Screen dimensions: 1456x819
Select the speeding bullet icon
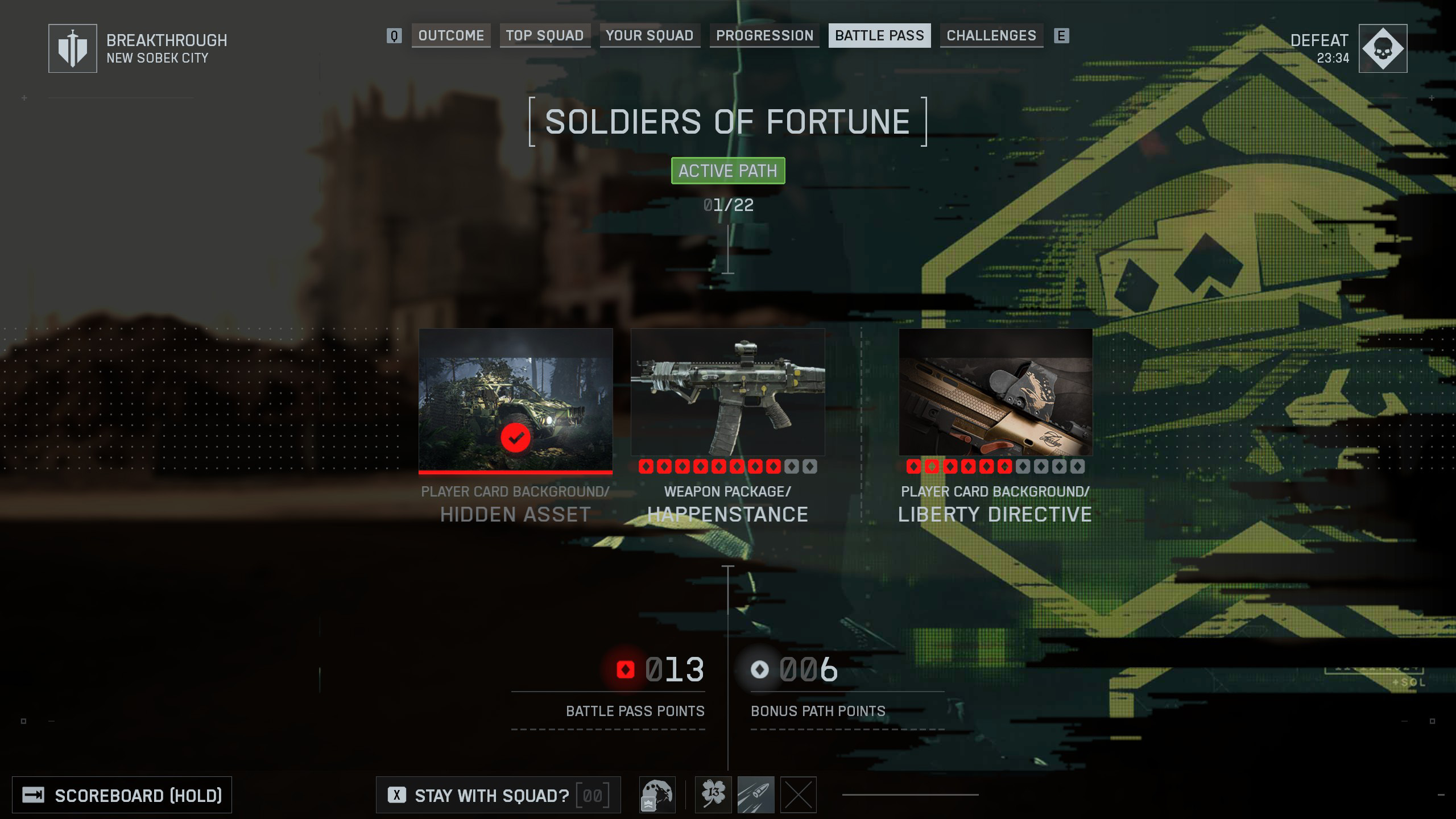pyautogui.click(x=756, y=795)
